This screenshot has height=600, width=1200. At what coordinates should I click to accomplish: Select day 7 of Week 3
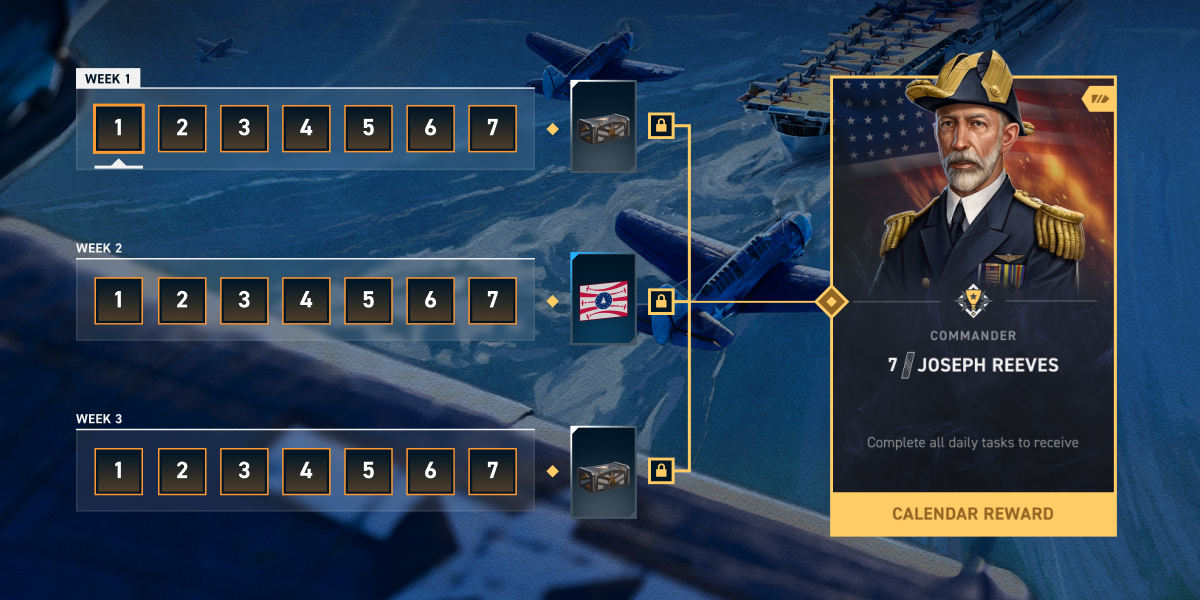pos(492,471)
